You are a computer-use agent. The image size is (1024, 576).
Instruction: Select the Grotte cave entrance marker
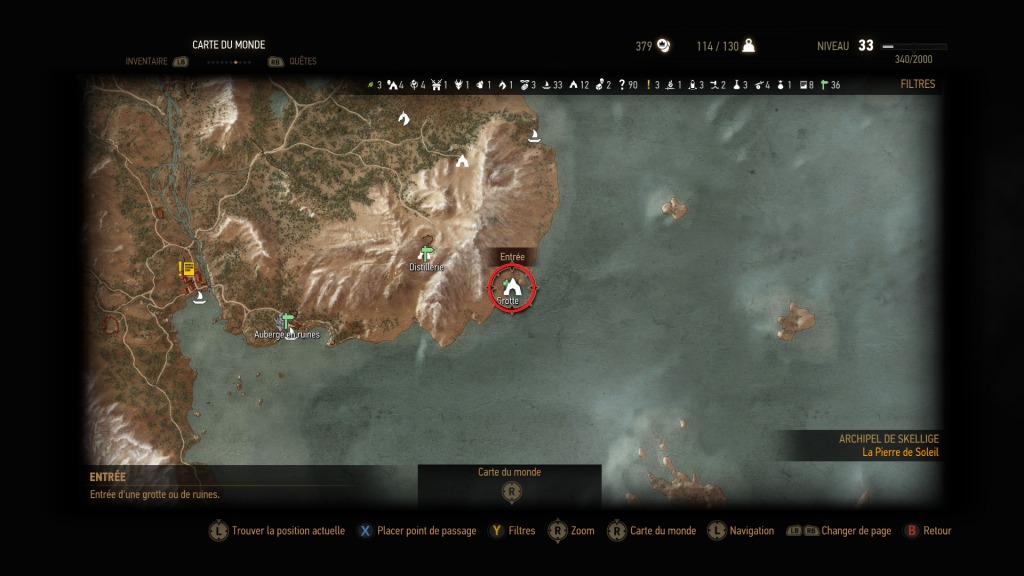pyautogui.click(x=511, y=288)
